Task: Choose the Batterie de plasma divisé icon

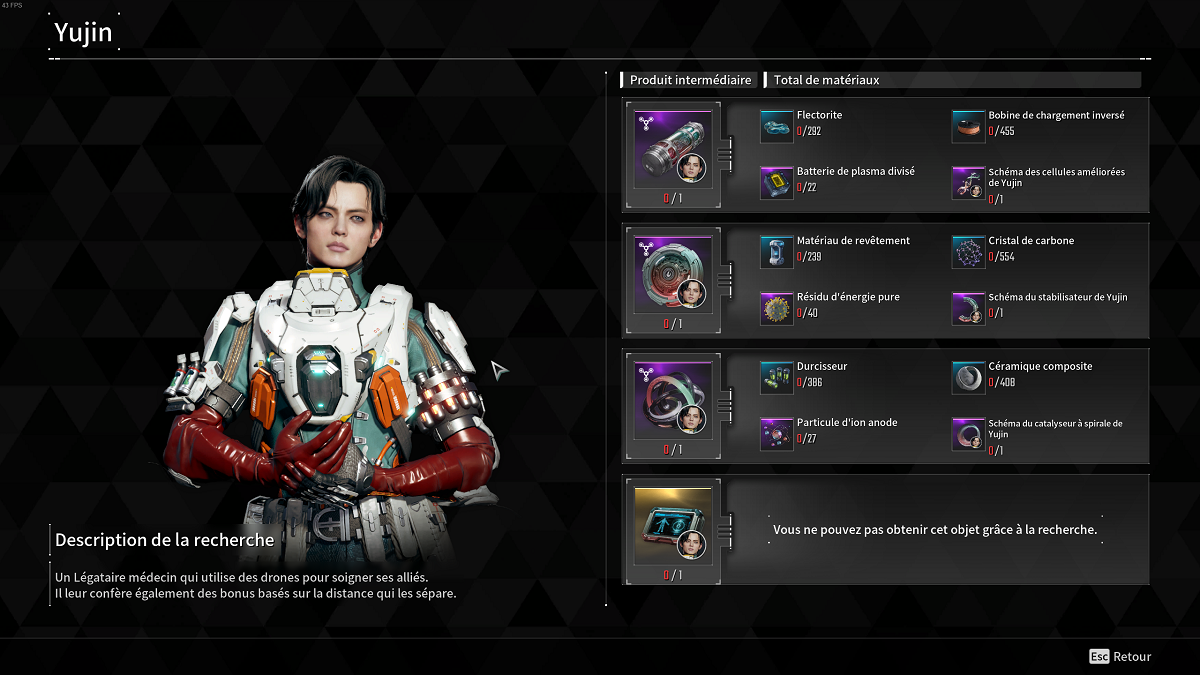Action: coord(776,182)
